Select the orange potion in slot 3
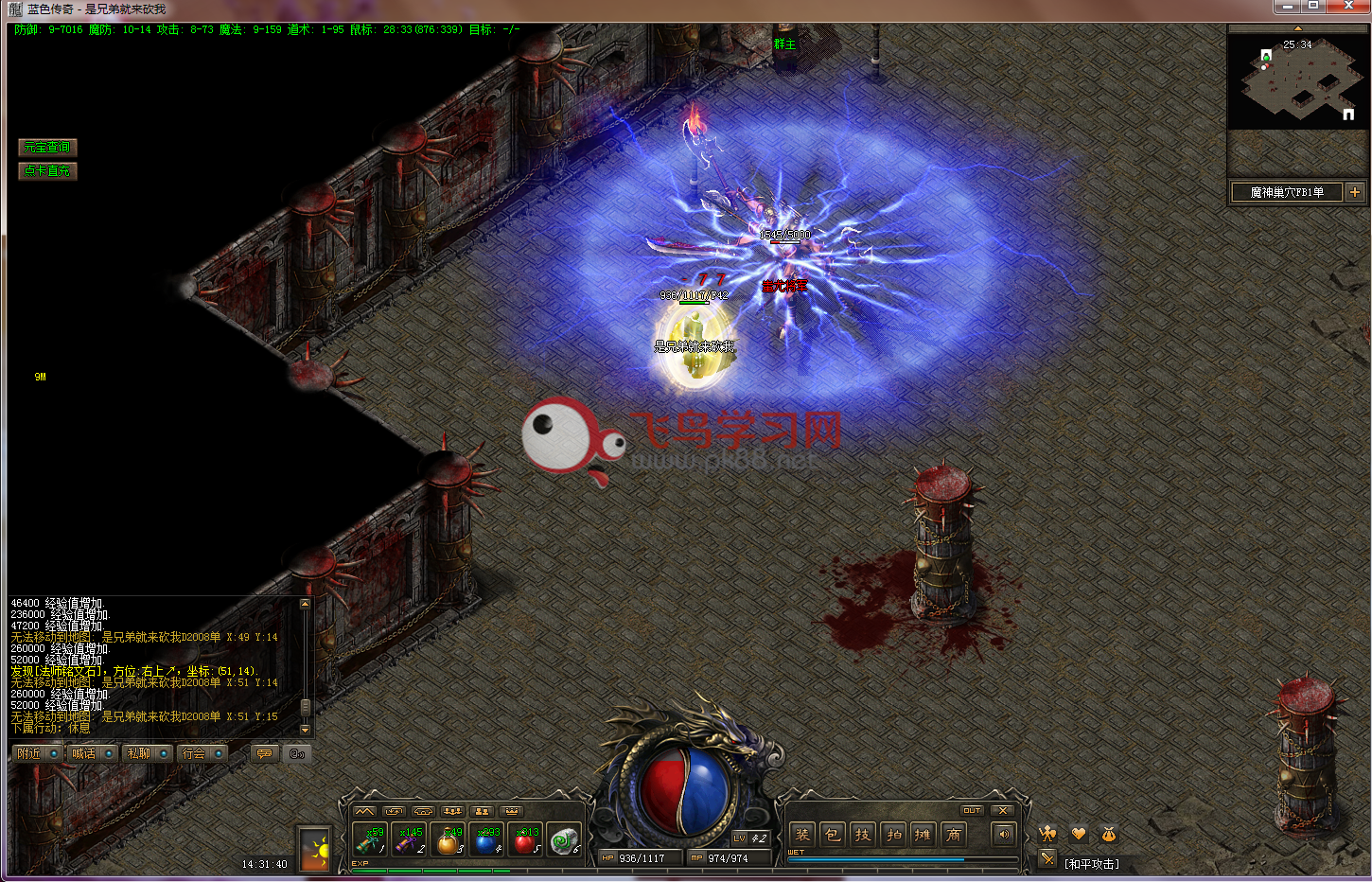This screenshot has width=1372, height=882. [x=448, y=840]
